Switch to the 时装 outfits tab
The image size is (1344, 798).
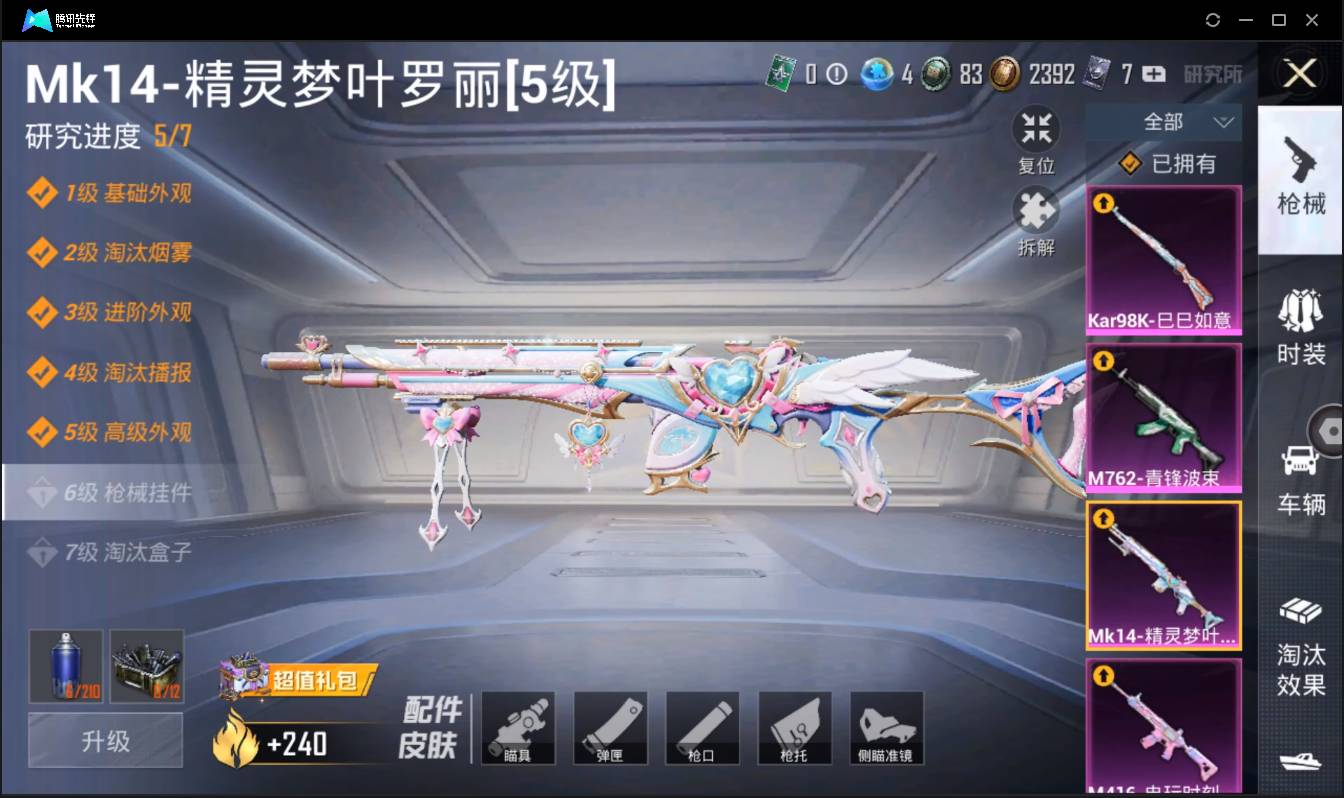(1300, 320)
